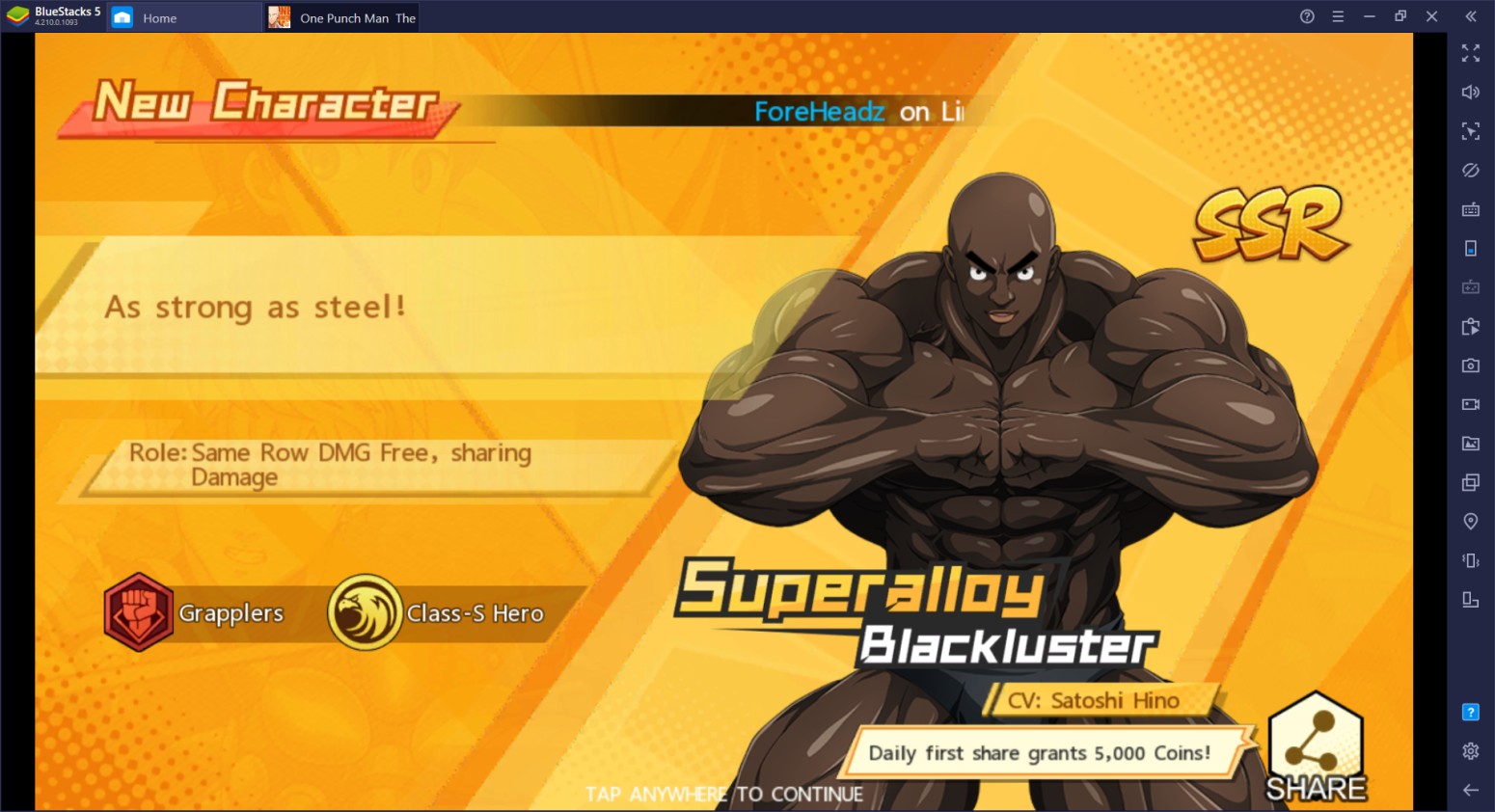Open the Media manager icon
The width and height of the screenshot is (1495, 812).
[x=1470, y=444]
